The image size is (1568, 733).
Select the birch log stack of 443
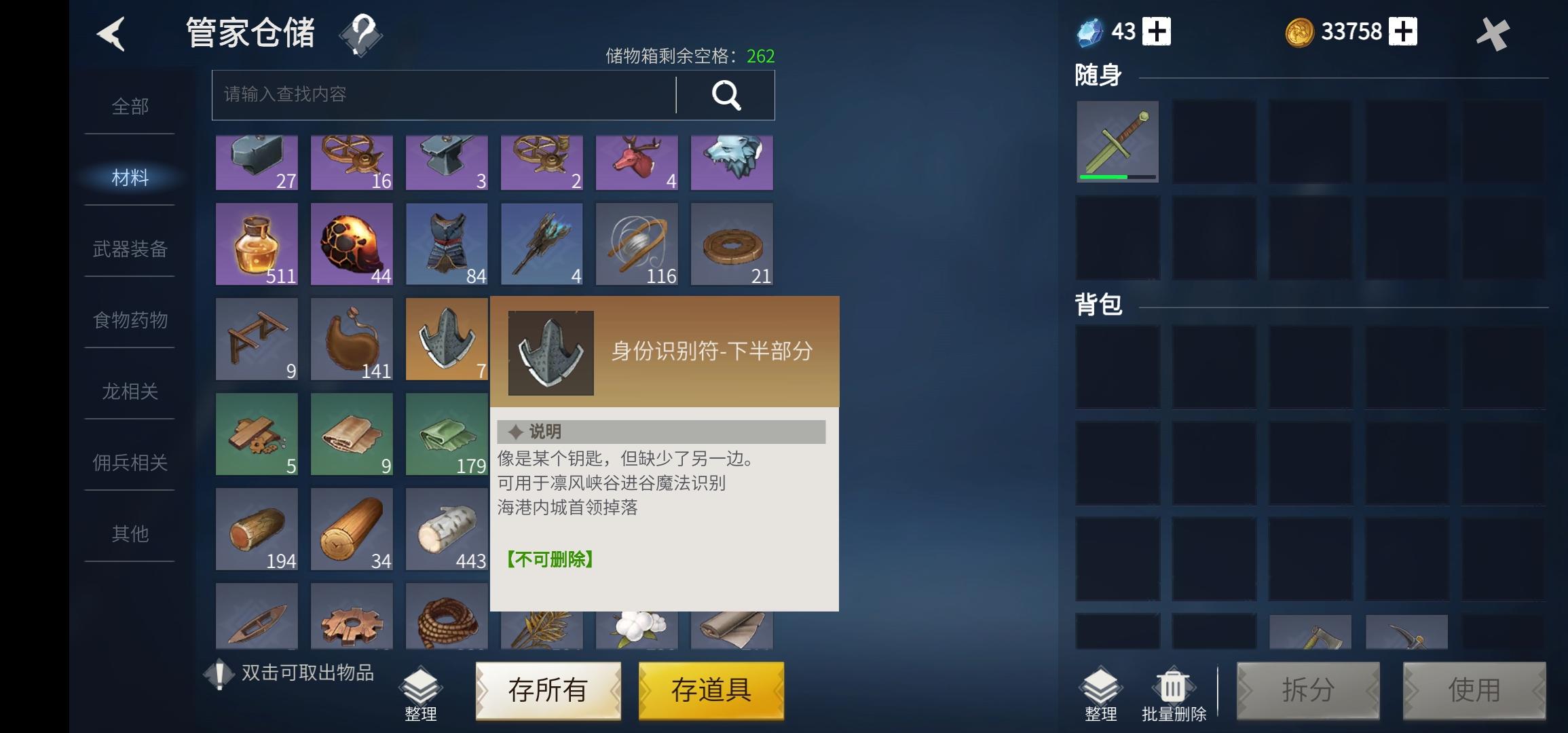coord(447,528)
